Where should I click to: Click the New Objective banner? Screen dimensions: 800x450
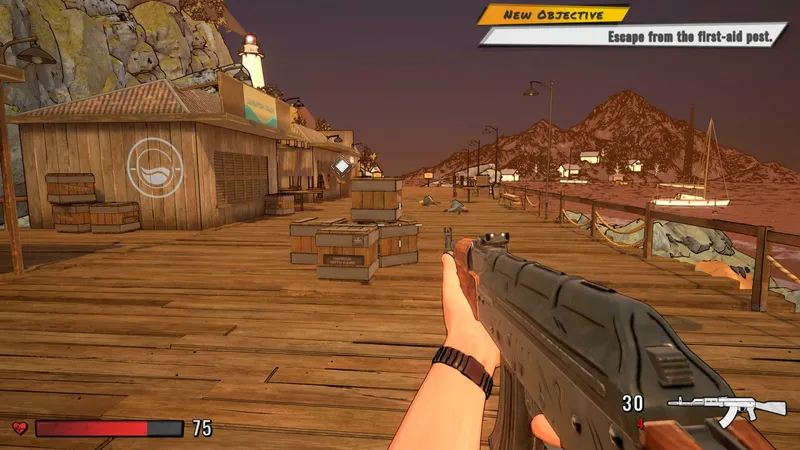pyautogui.click(x=553, y=15)
